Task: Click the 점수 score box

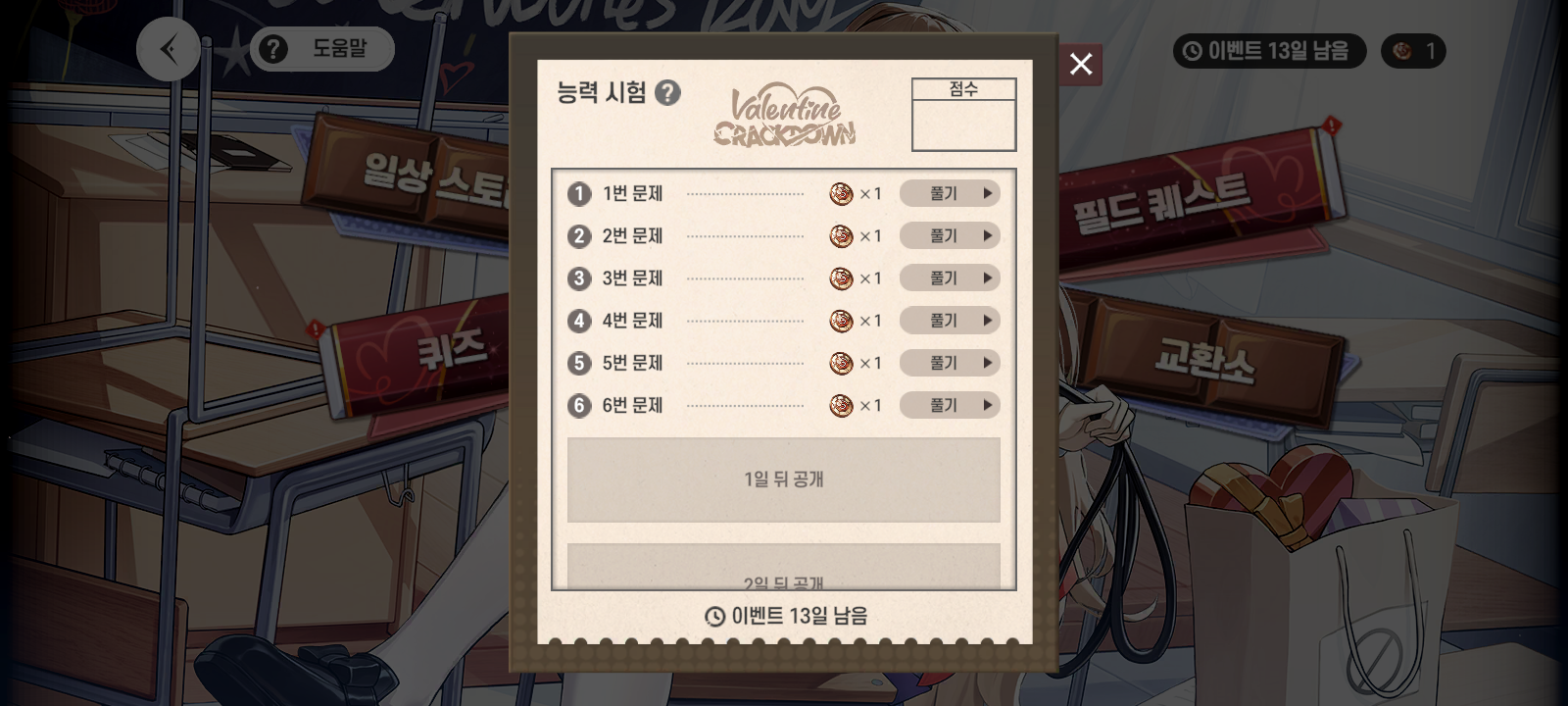Action: coord(963,113)
